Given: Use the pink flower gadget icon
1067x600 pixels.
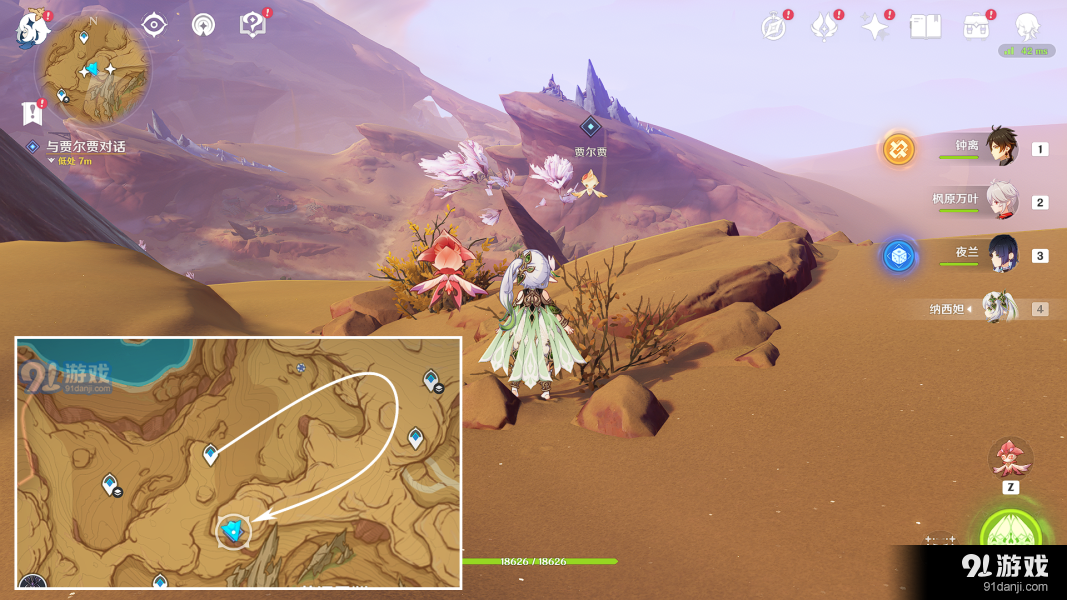Looking at the screenshot, I should point(1010,459).
